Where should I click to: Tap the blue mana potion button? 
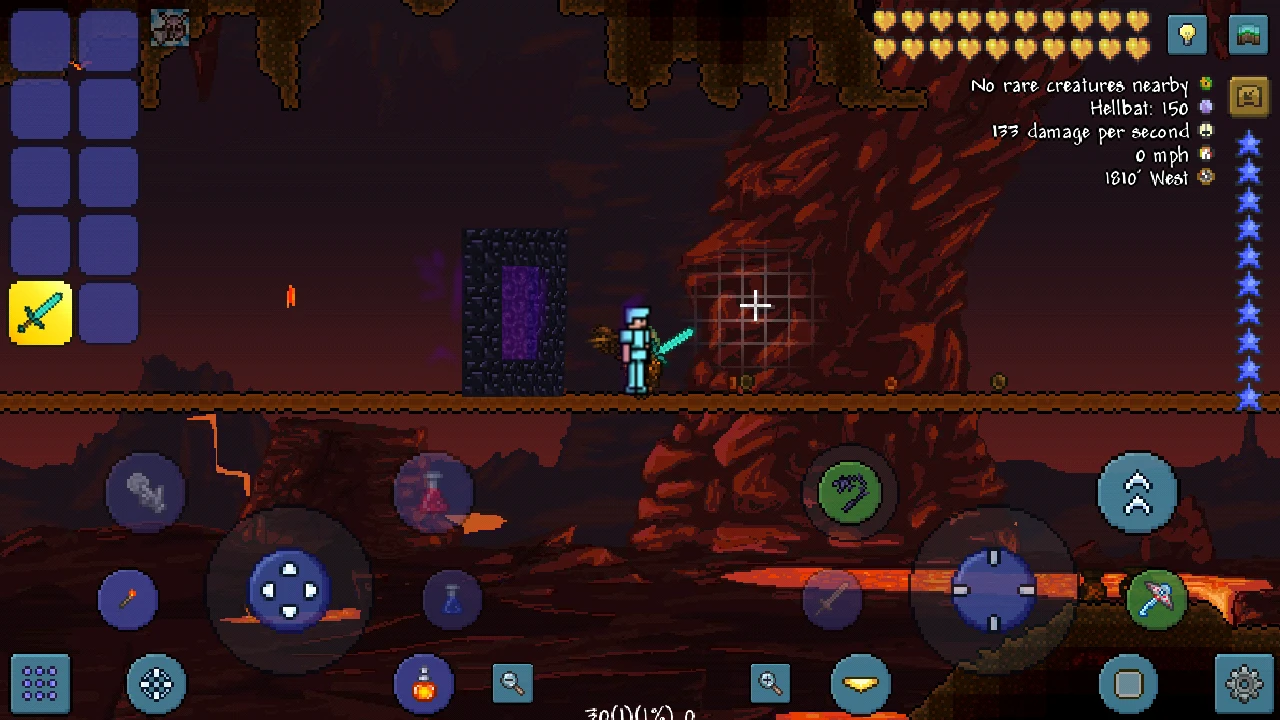click(453, 598)
